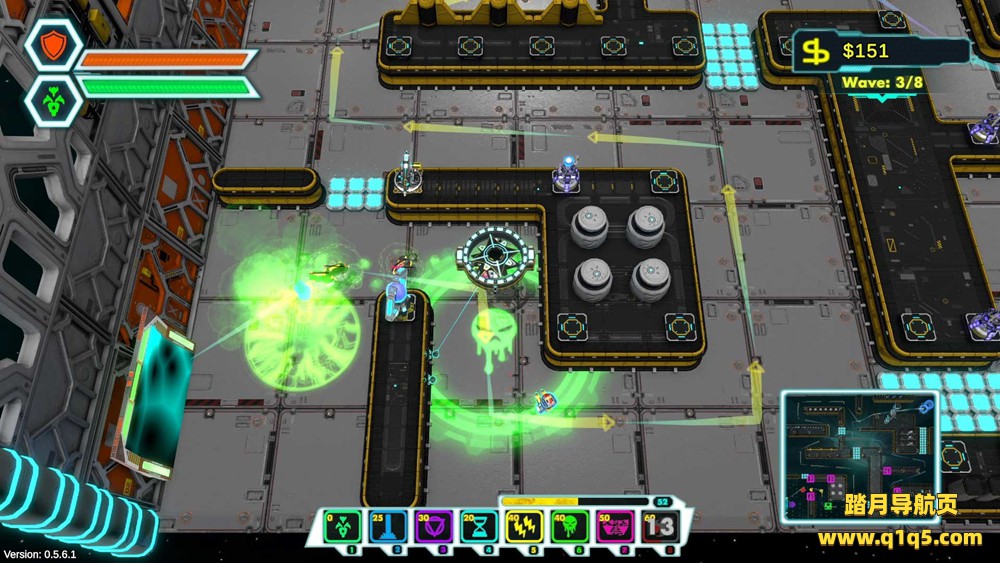Viewport: 1000px width, 563px height.
Task: Select the green alien ability in slot 1
Action: (342, 526)
